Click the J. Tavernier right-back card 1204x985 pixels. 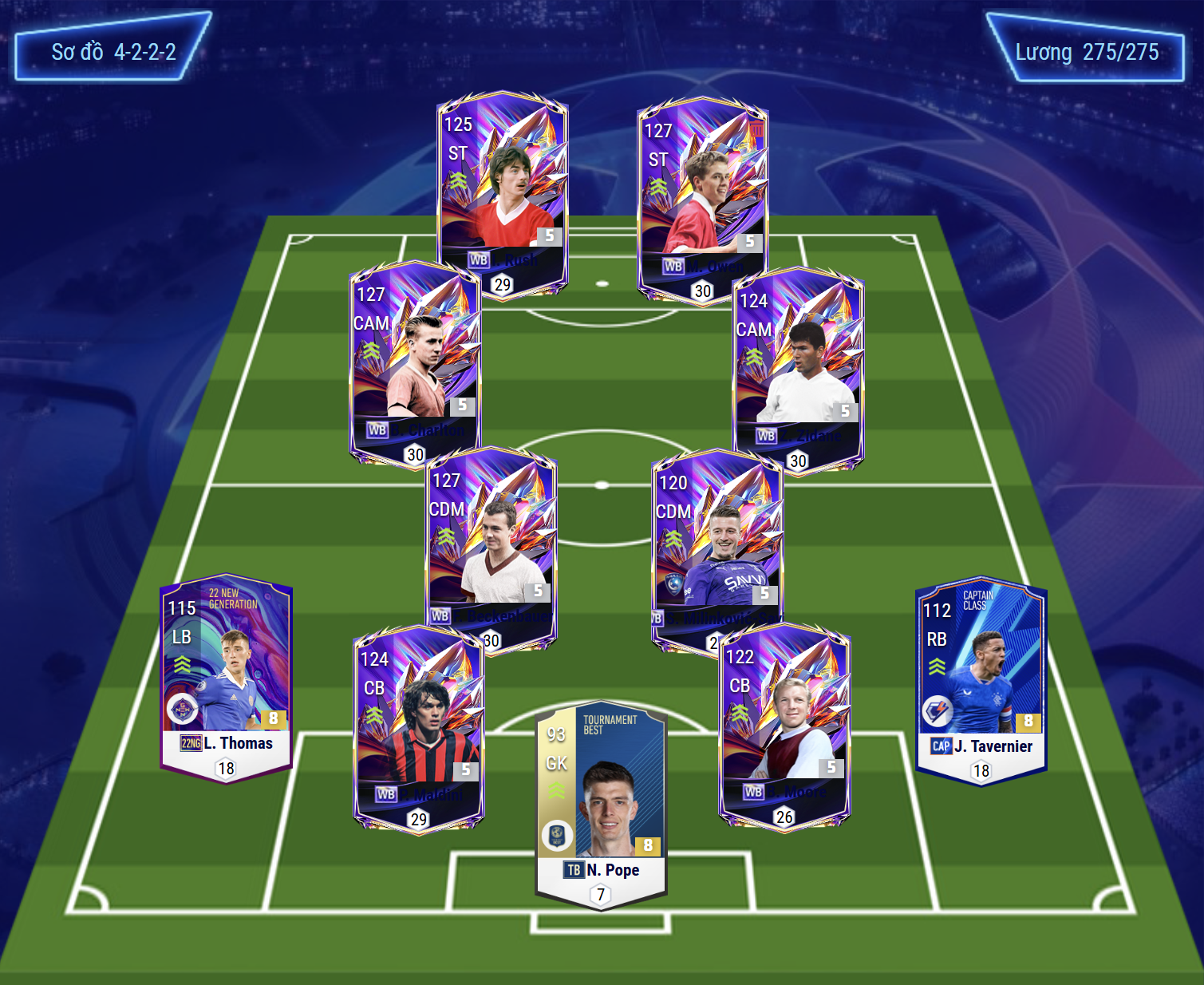click(981, 678)
